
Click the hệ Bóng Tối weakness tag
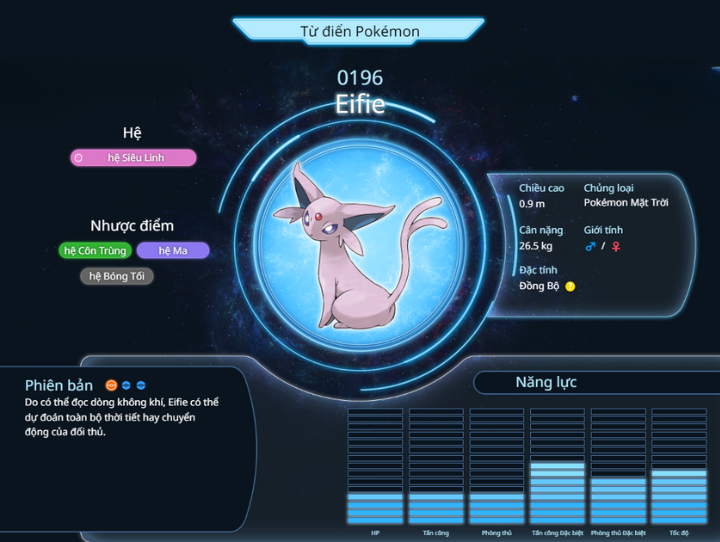tap(117, 276)
